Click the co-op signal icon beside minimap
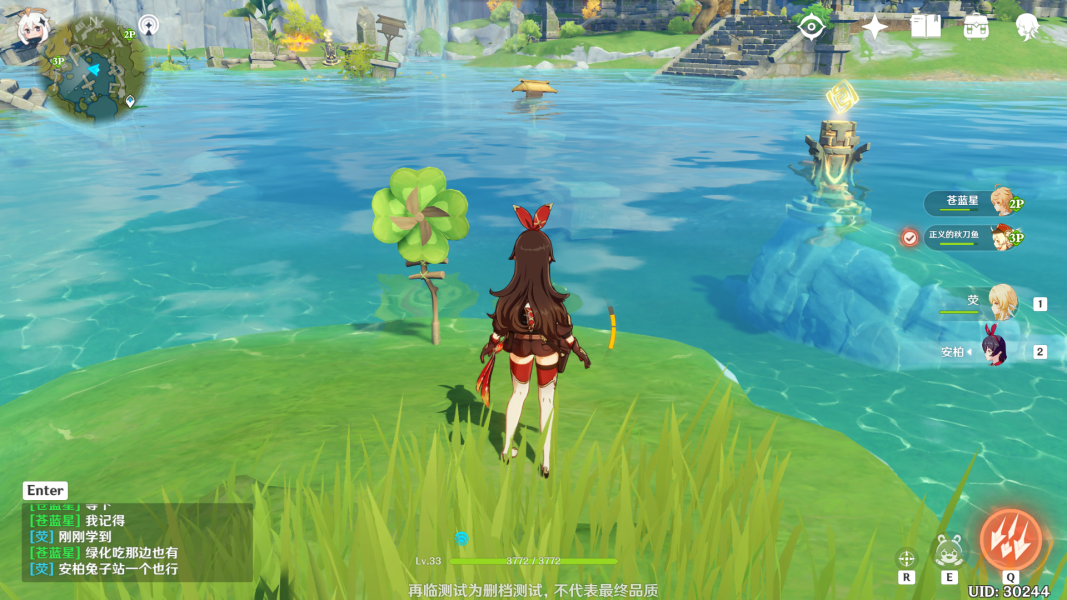Image resolution: width=1067 pixels, height=600 pixels. 149,25
